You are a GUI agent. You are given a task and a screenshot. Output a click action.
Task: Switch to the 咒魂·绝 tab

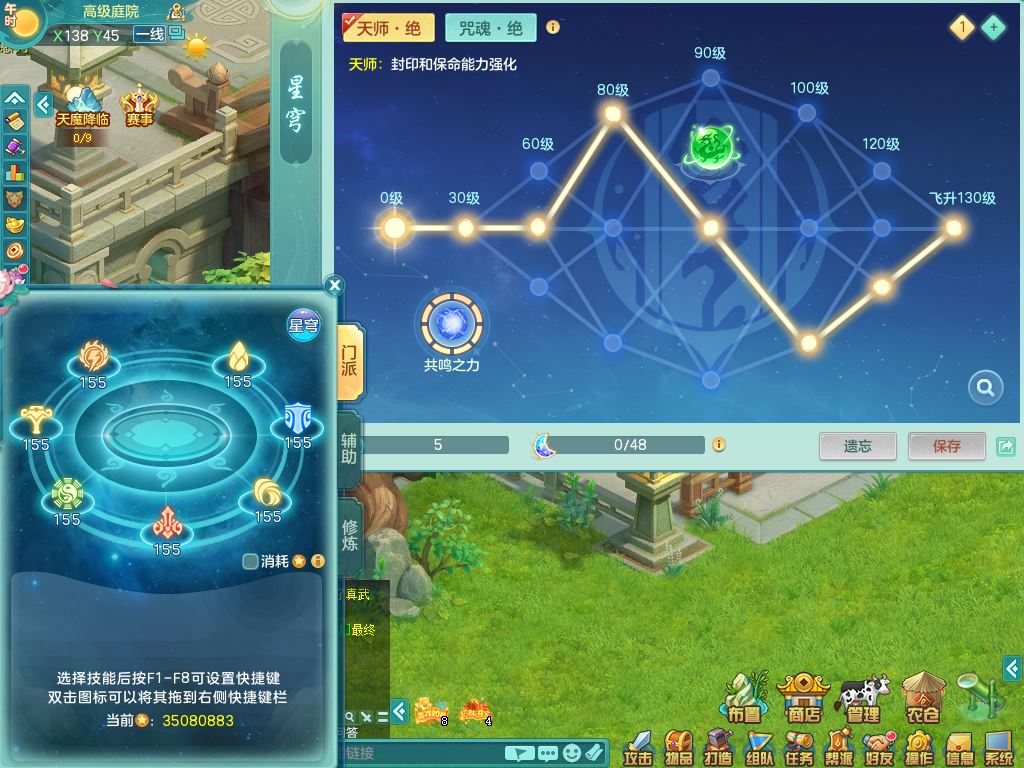pyautogui.click(x=491, y=28)
